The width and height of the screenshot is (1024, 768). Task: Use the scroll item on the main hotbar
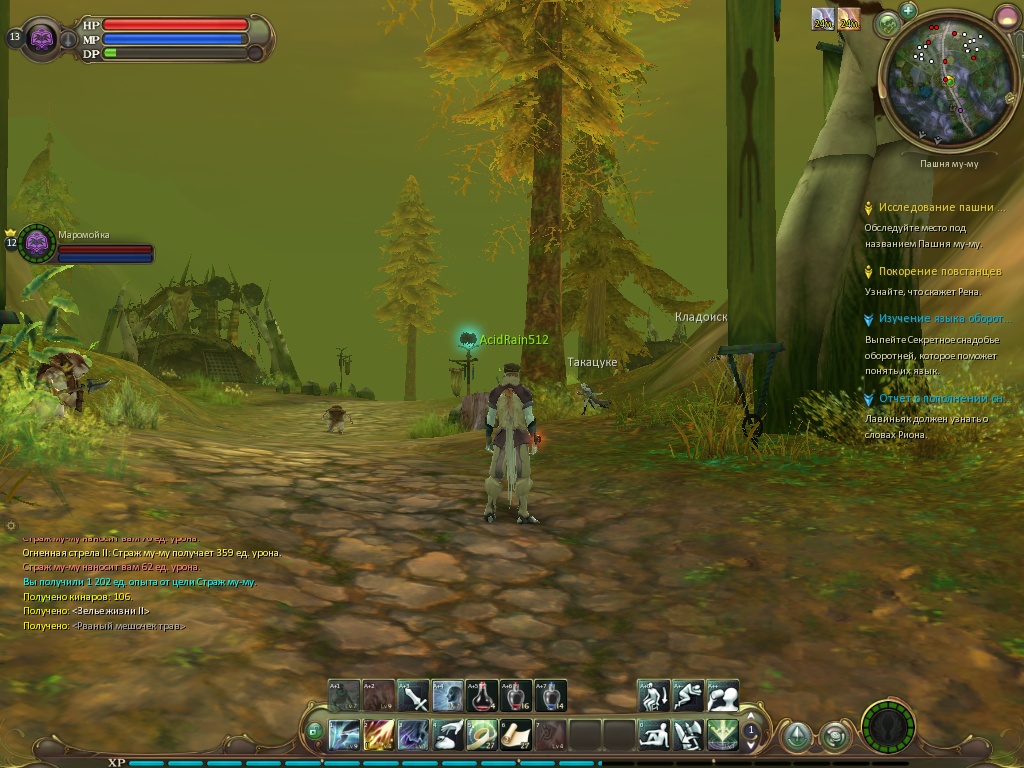coord(516,735)
